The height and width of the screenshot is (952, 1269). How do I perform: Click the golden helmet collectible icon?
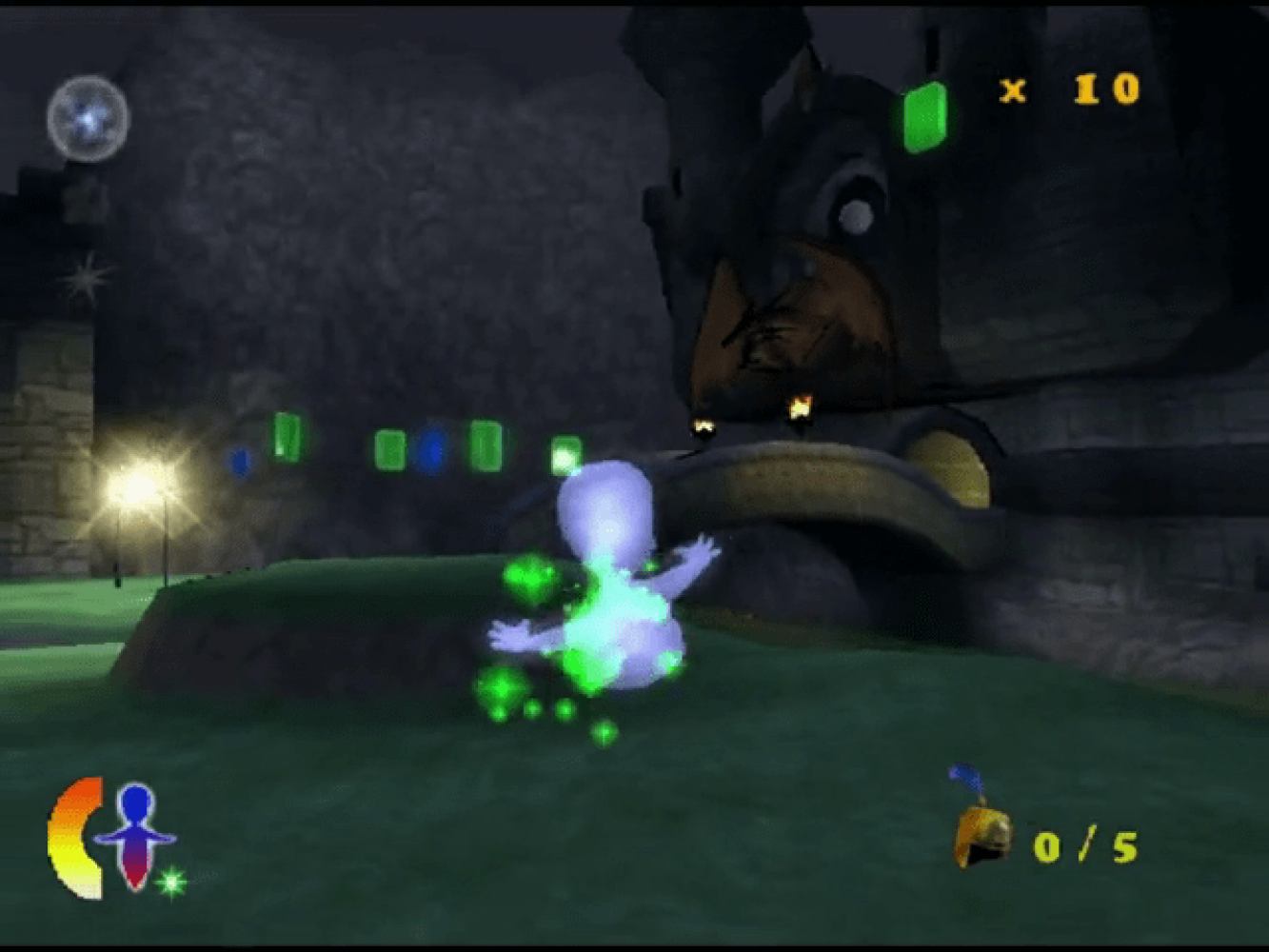pyautogui.click(x=981, y=832)
